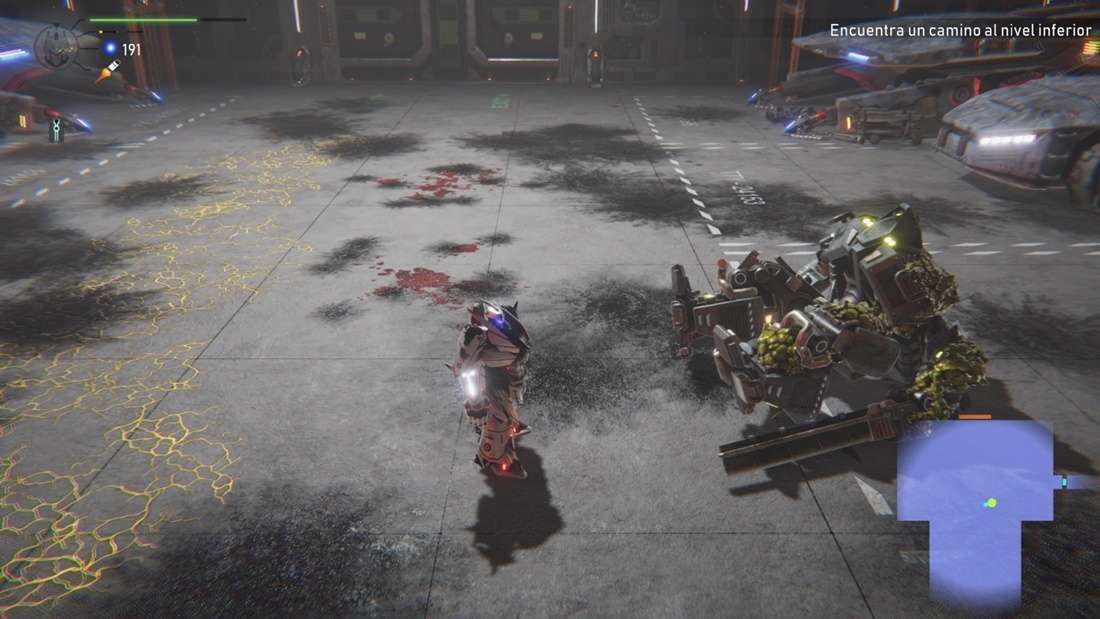Click the mech character portrait icon
This screenshot has width=1100, height=619.
point(56,45)
